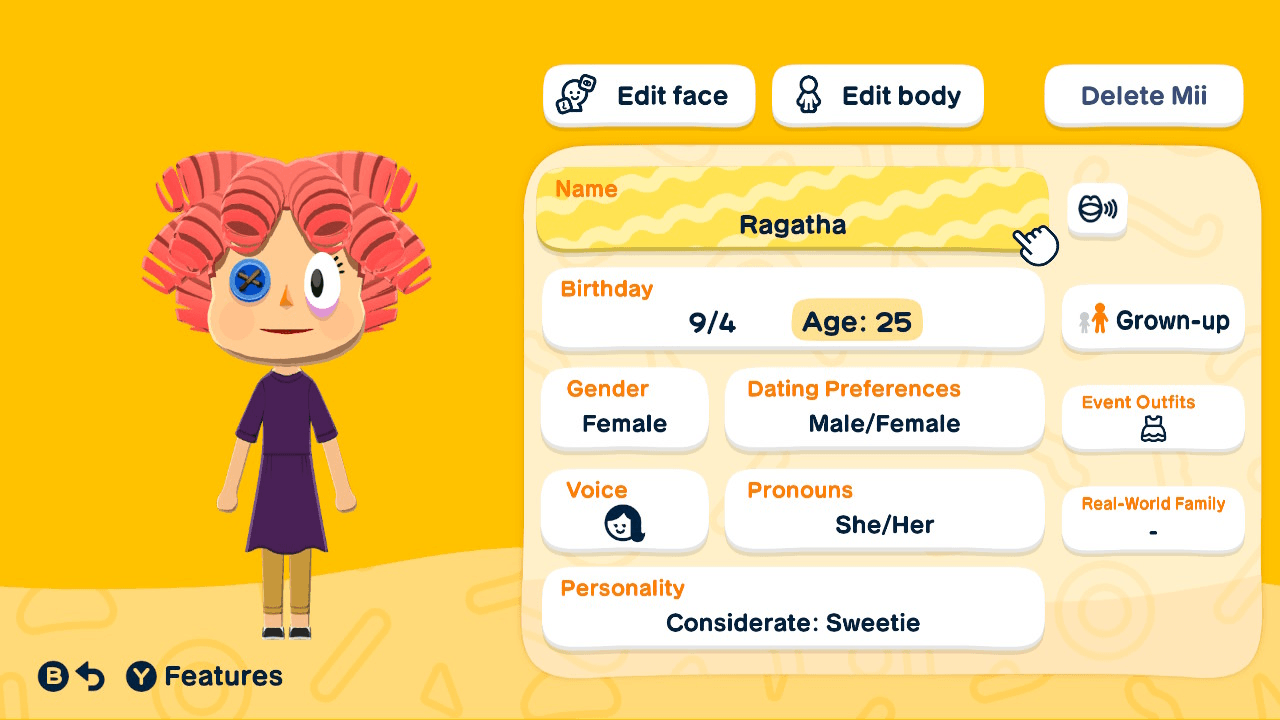Toggle child/adult on the Grown-up setting
Screen dimensions: 1280x720
pyautogui.click(x=1152, y=319)
